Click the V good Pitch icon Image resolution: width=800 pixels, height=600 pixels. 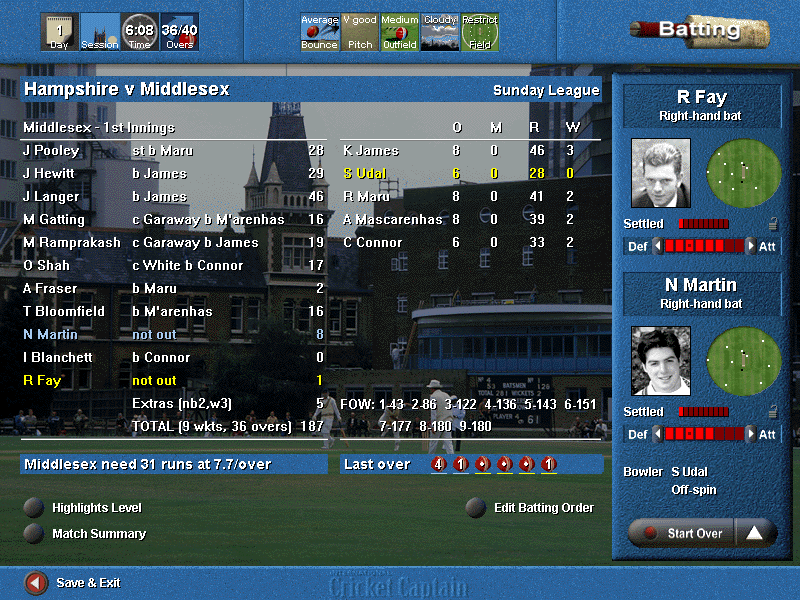tap(360, 32)
